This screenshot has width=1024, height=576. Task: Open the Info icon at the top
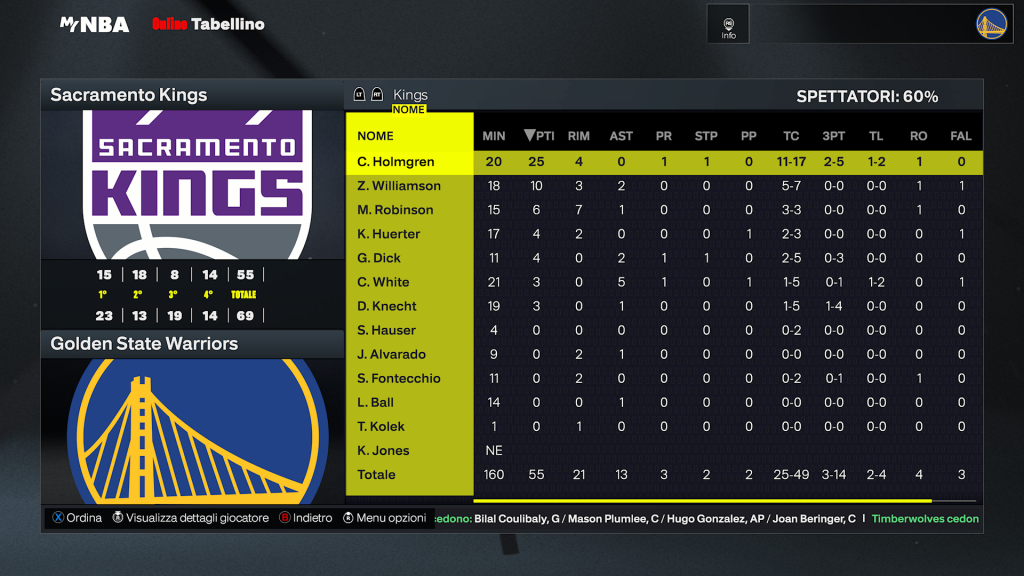tap(728, 27)
